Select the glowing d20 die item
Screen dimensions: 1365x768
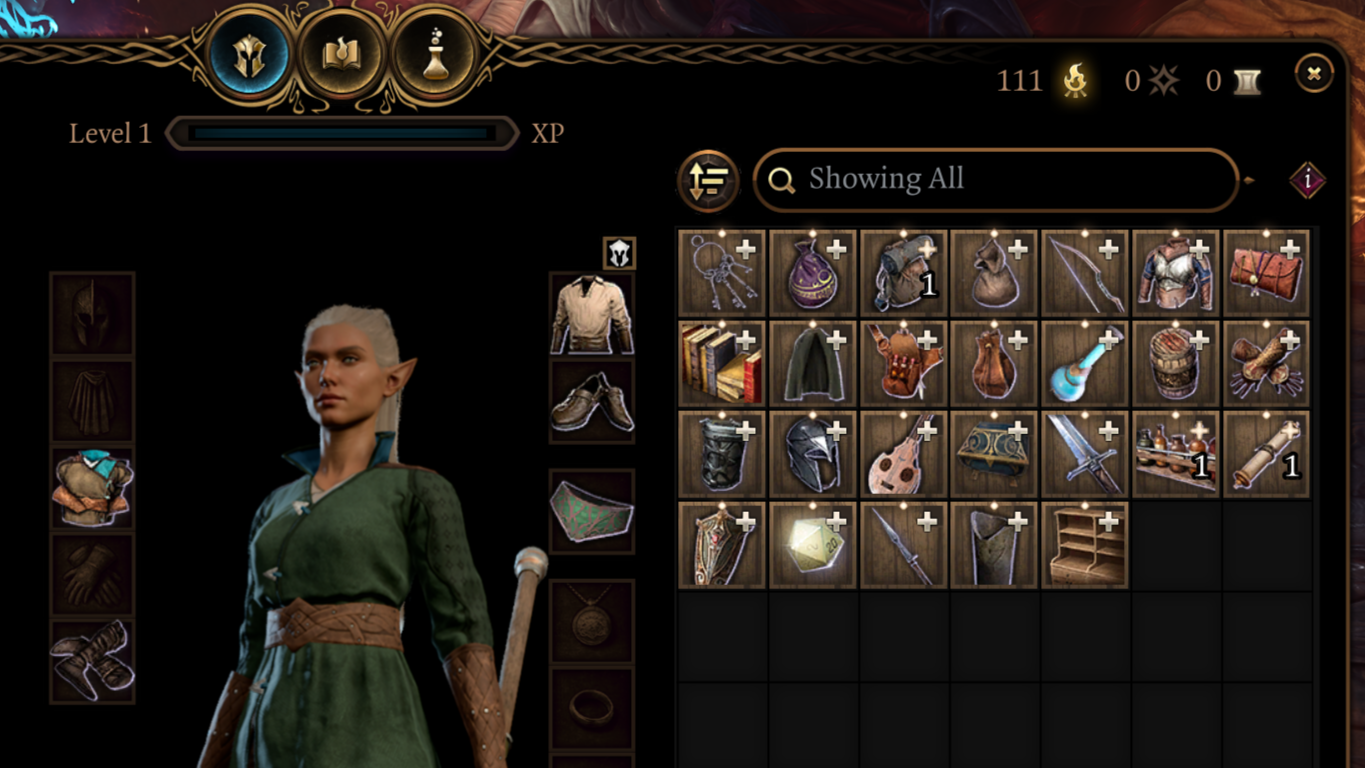(812, 545)
